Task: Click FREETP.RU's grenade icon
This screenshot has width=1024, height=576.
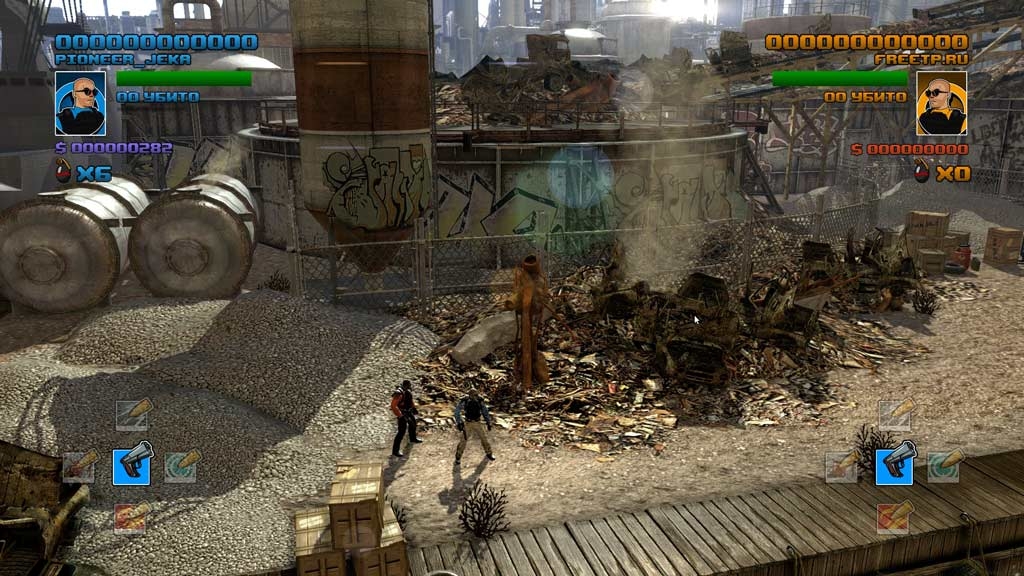Action: (921, 172)
